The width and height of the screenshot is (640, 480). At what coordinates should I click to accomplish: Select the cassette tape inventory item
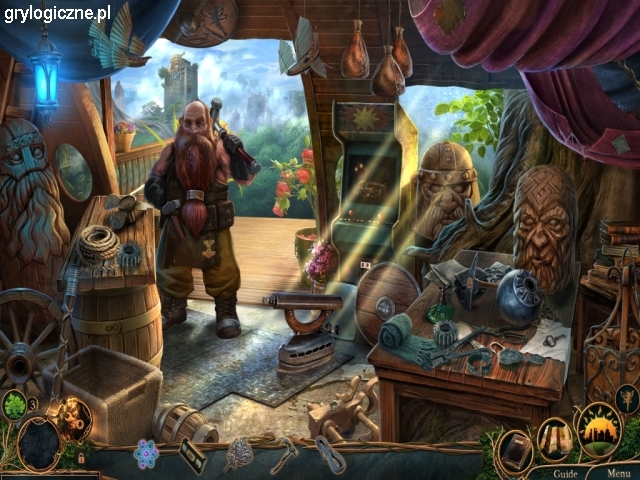click(192, 456)
